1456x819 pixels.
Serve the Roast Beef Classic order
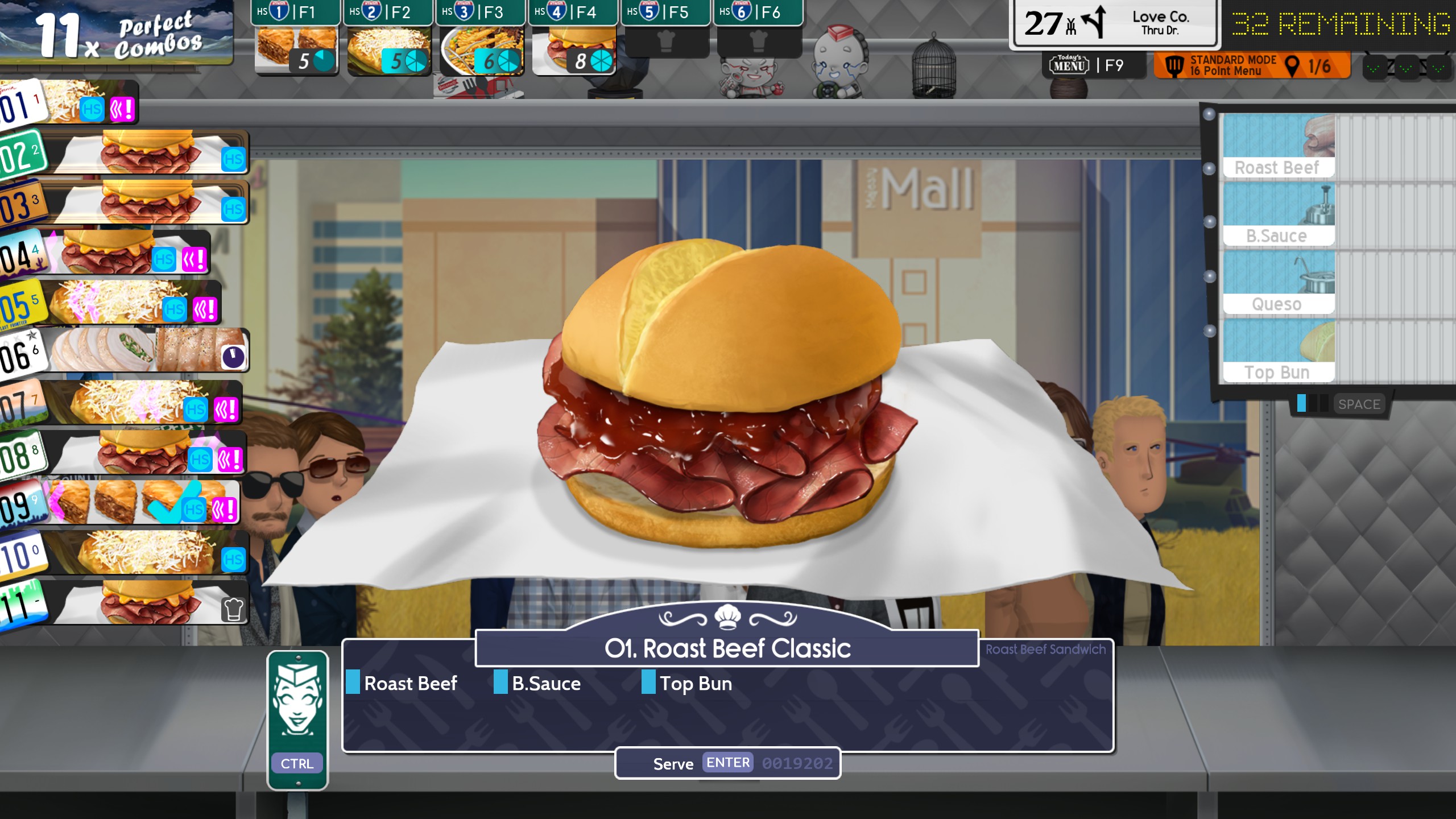click(727, 763)
